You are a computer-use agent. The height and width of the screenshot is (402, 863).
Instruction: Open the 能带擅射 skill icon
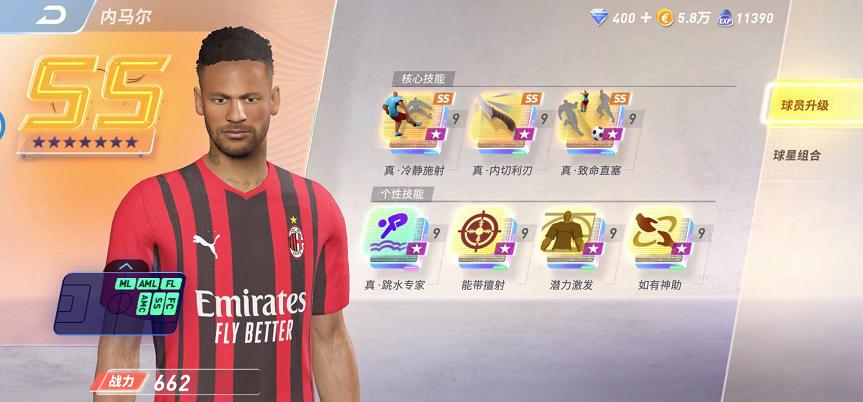point(480,239)
